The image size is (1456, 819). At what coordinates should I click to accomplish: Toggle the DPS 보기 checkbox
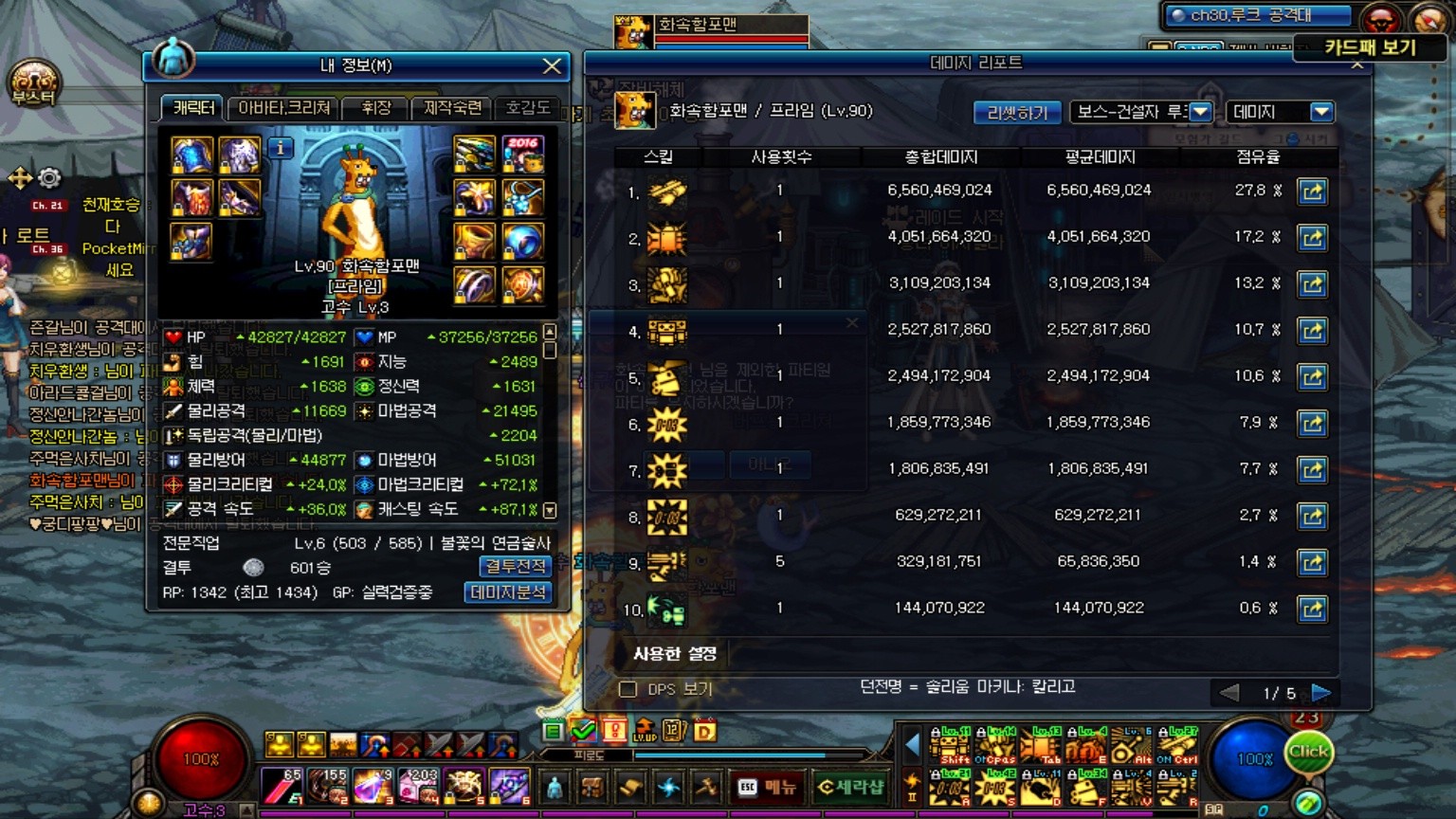(x=628, y=689)
